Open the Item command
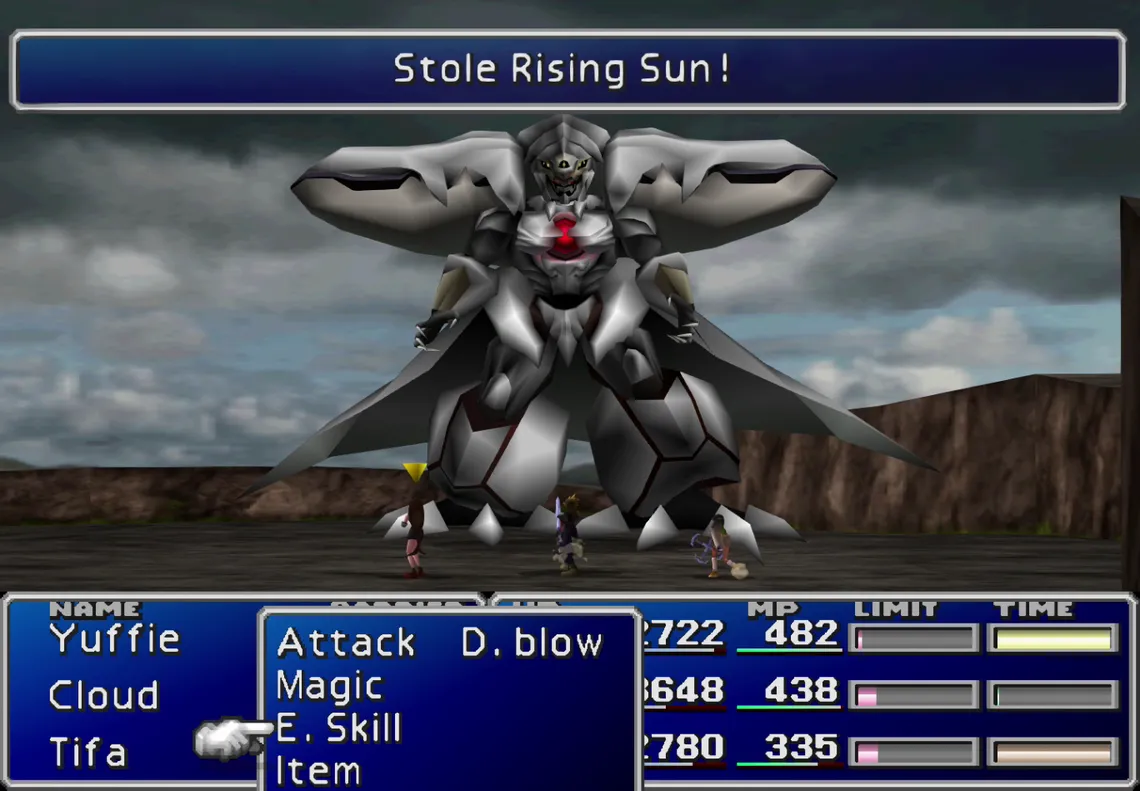Viewport: 1140px width, 791px height. tap(318, 771)
